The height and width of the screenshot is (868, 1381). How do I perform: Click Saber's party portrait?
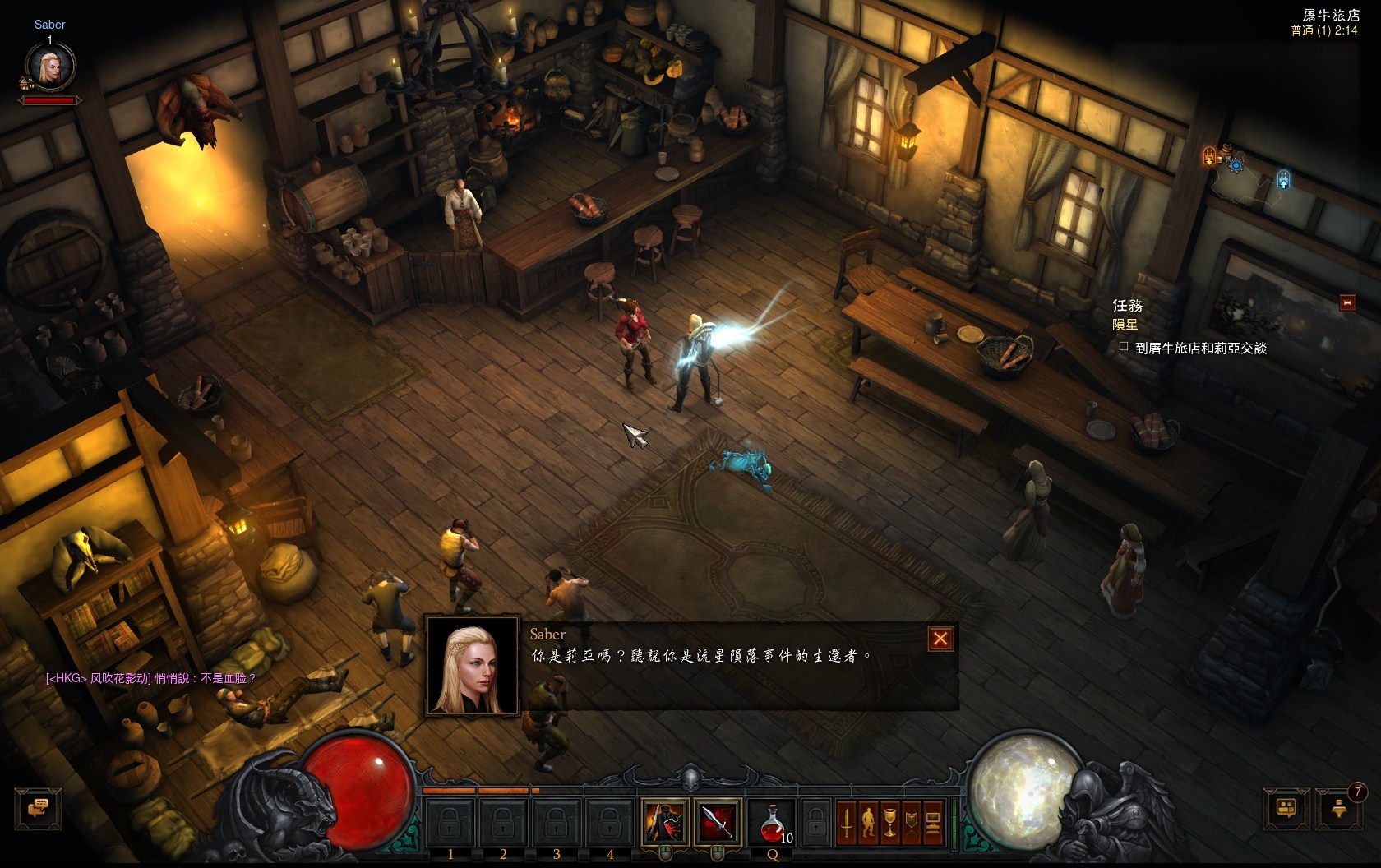click(51, 67)
